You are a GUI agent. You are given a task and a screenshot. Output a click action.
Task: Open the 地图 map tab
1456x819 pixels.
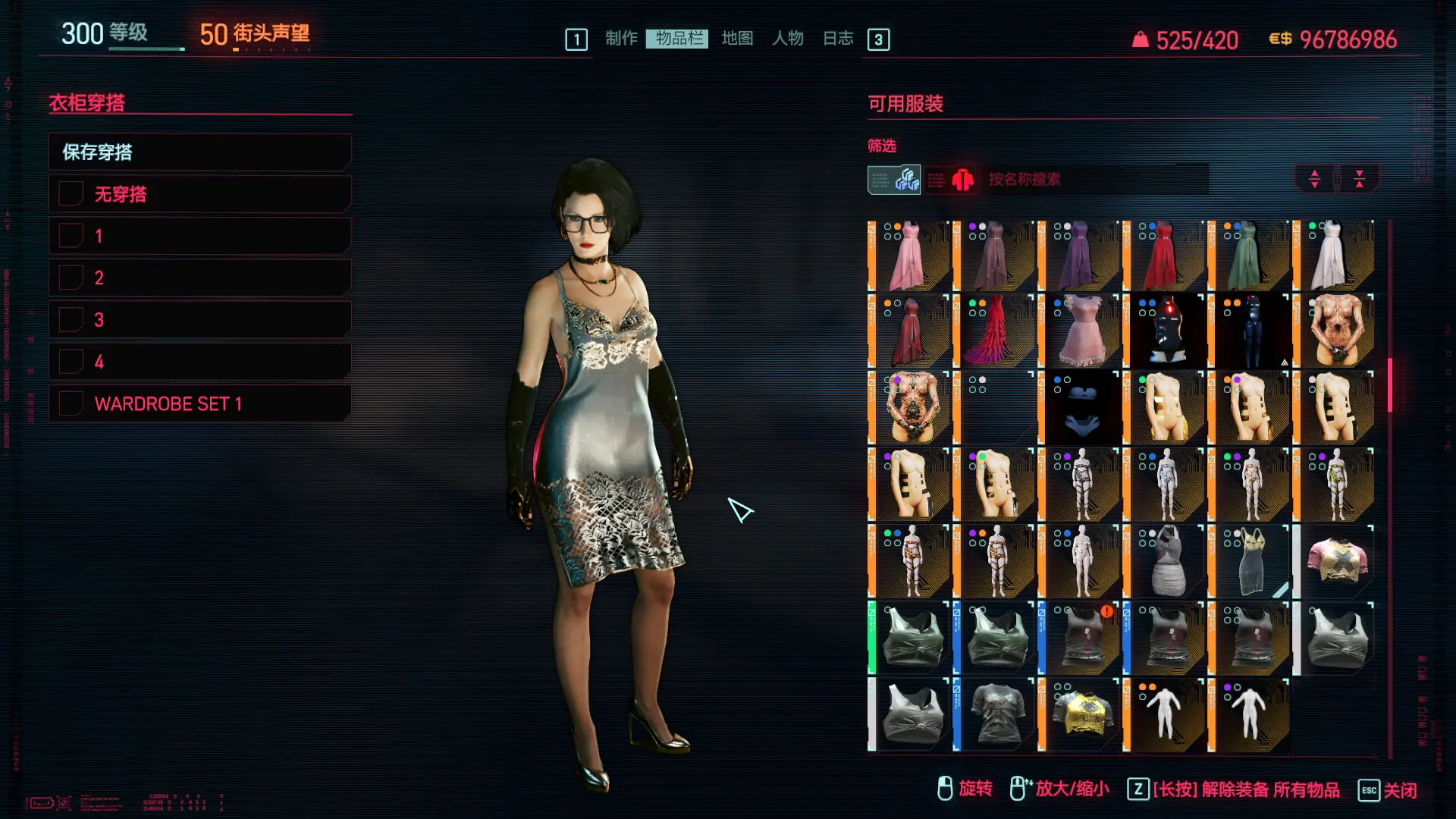click(x=737, y=39)
